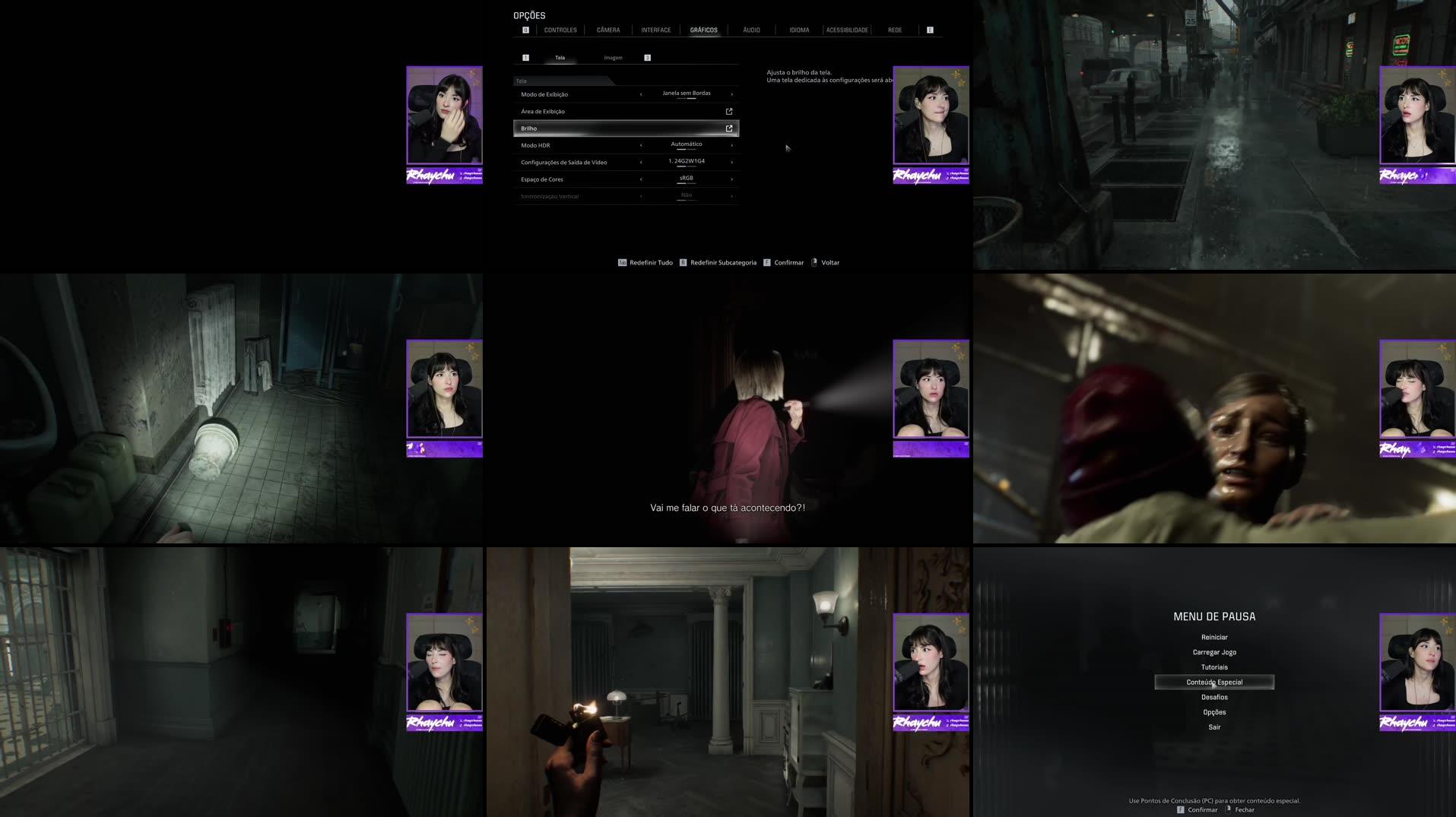Click page indicator 3 right of Imagem
Image resolution: width=1456 pixels, height=817 pixels.
coord(647,57)
